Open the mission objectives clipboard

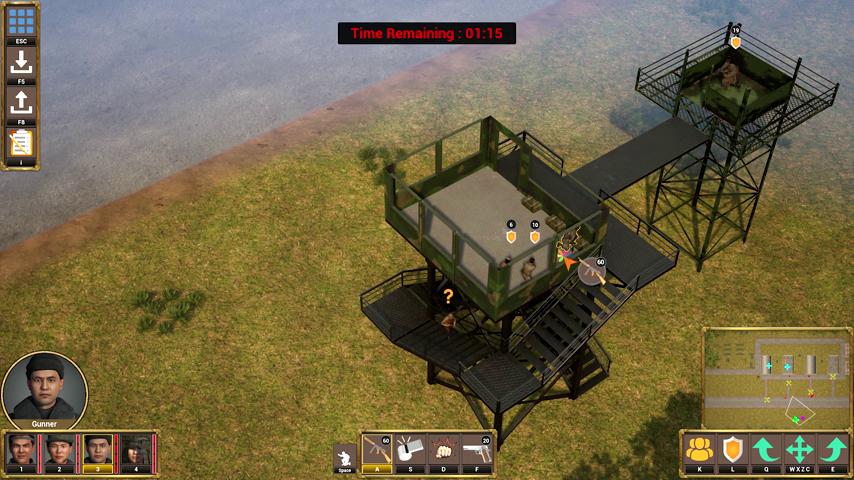point(21,143)
